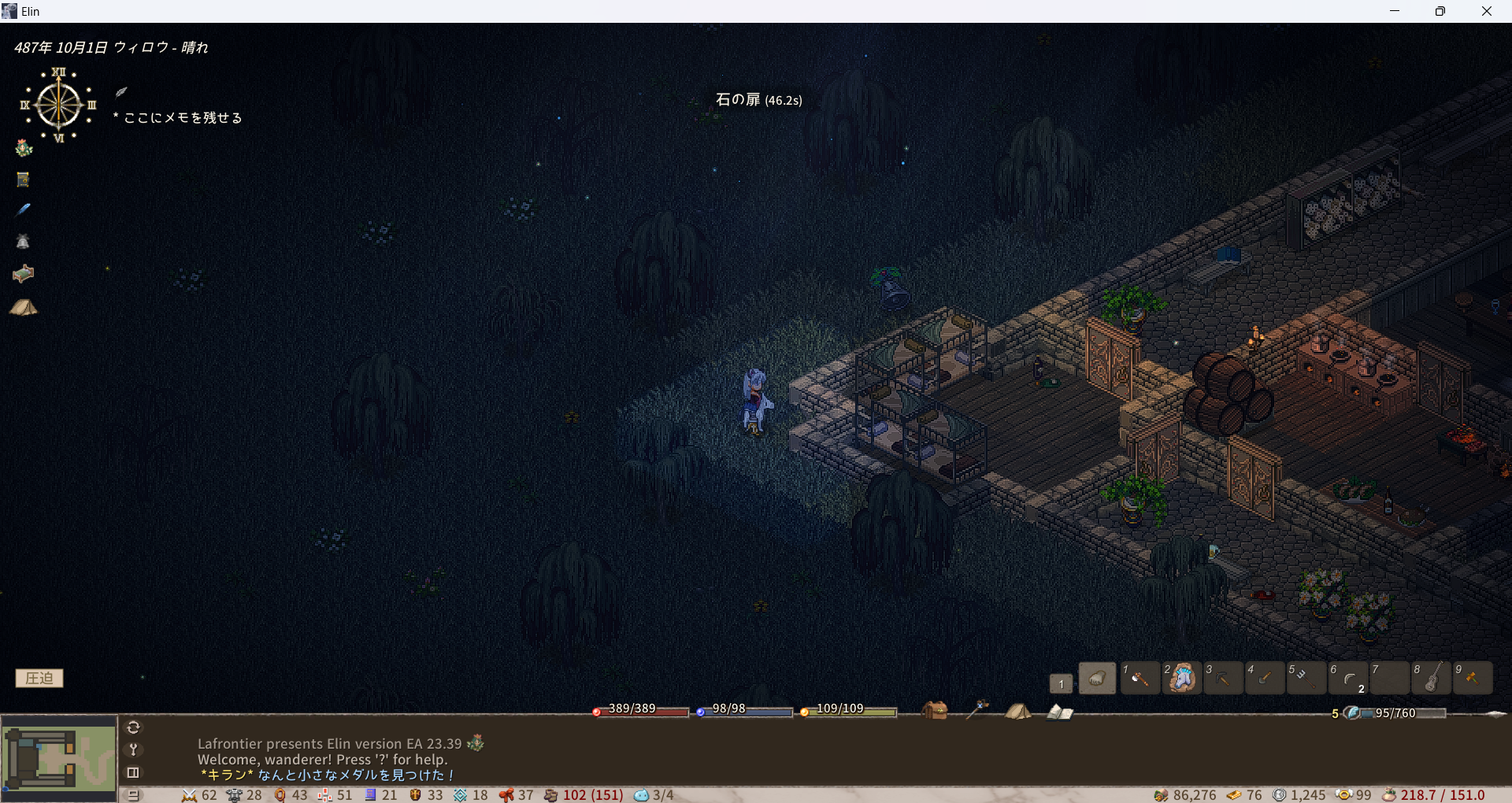Open the backpack inventory icon
The height and width of the screenshot is (803, 1512).
click(x=935, y=710)
